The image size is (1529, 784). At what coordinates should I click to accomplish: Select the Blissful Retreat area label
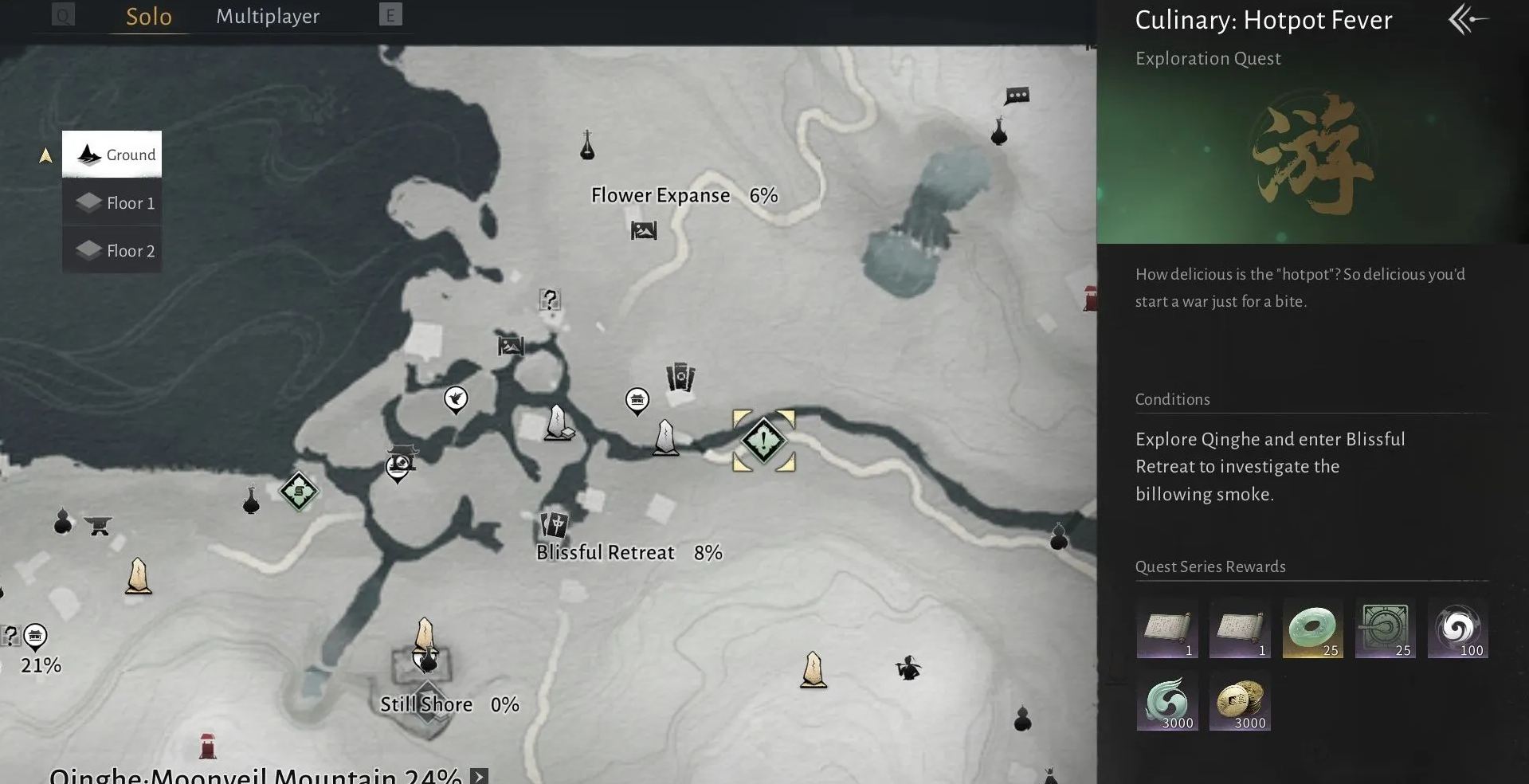click(x=606, y=552)
